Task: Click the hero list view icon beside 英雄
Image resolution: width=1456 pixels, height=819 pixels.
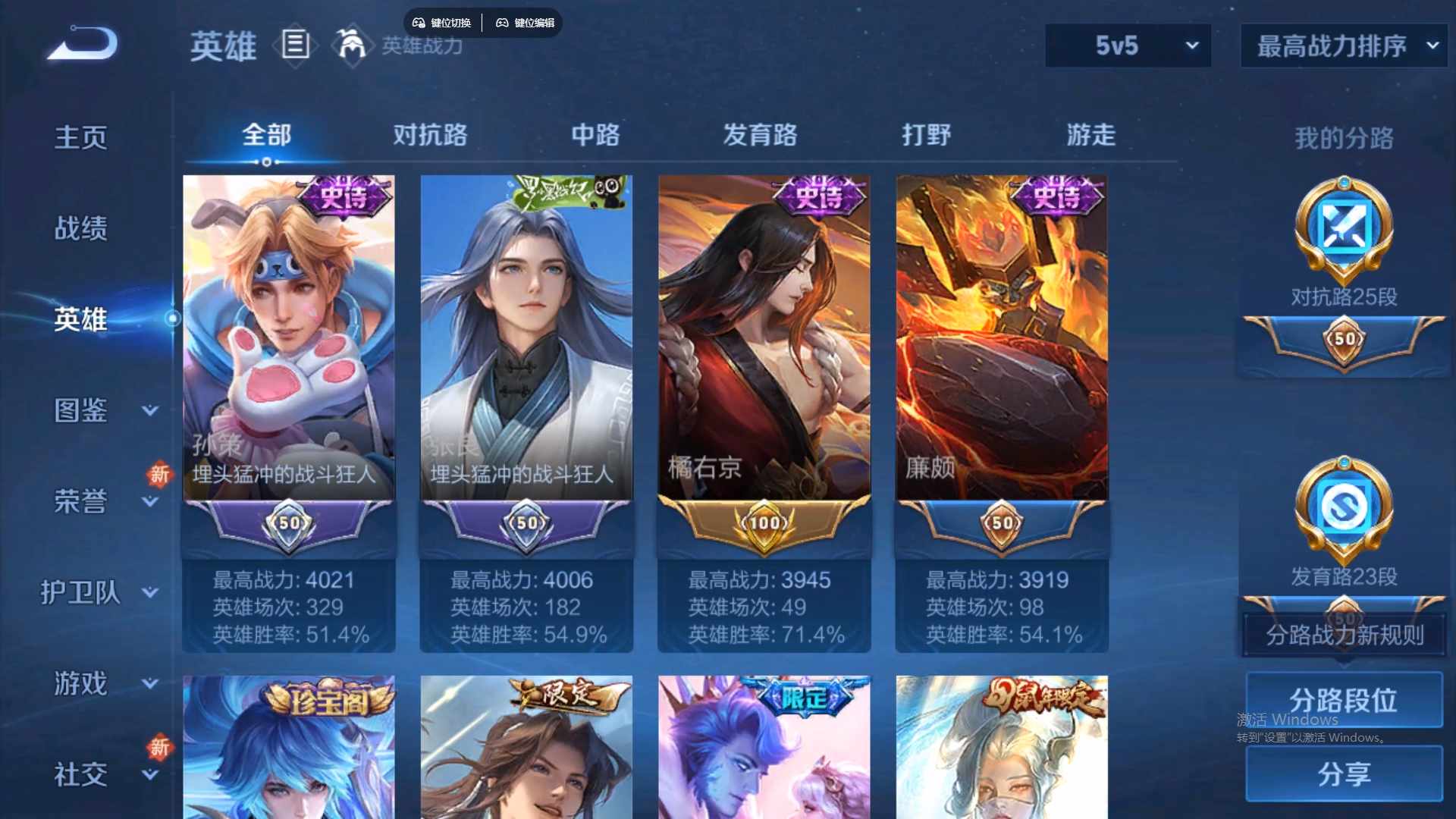Action: pyautogui.click(x=295, y=45)
